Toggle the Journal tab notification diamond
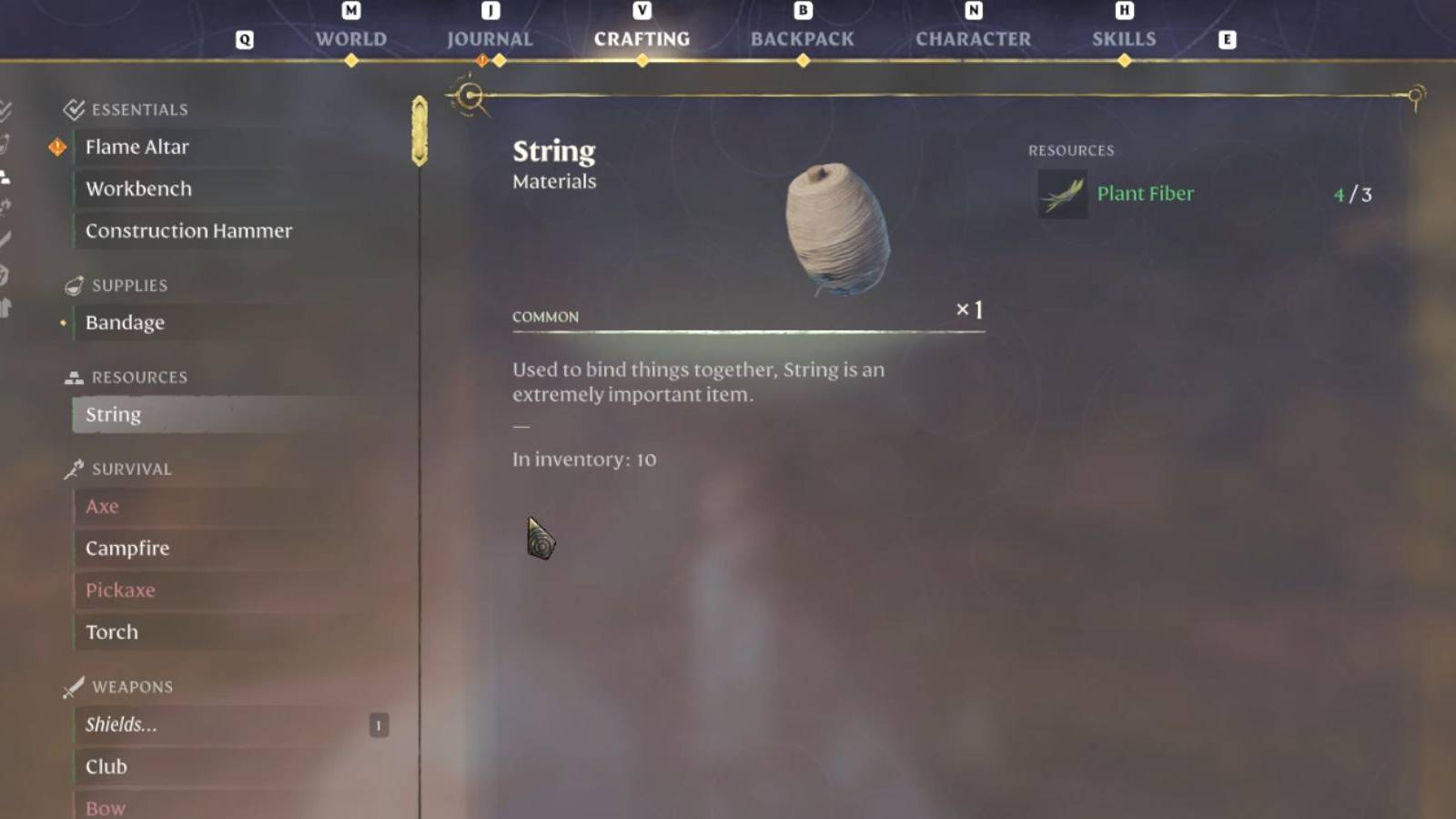Viewport: 1456px width, 819px height. tap(482, 59)
